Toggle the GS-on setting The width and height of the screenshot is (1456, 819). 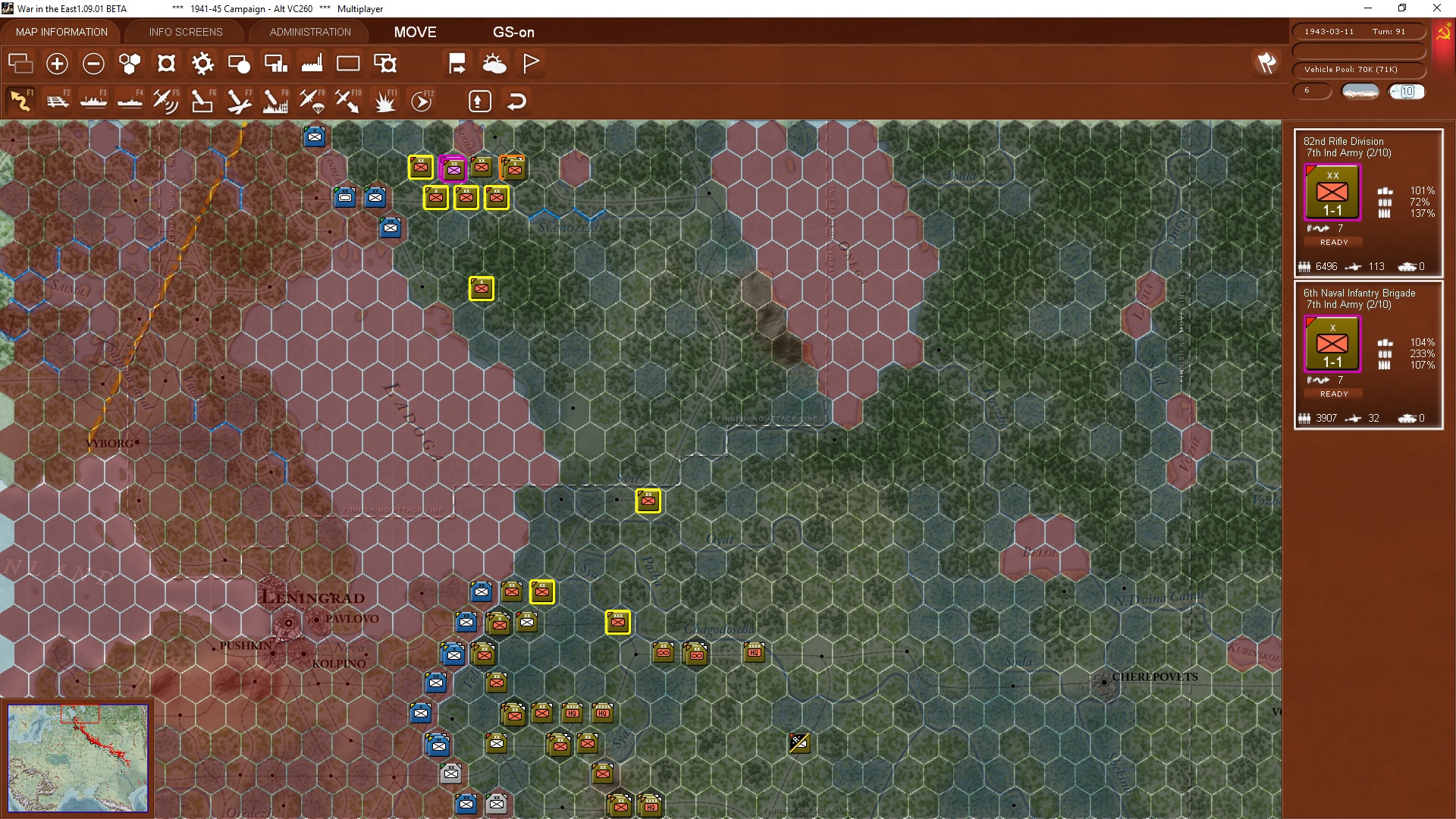514,33
